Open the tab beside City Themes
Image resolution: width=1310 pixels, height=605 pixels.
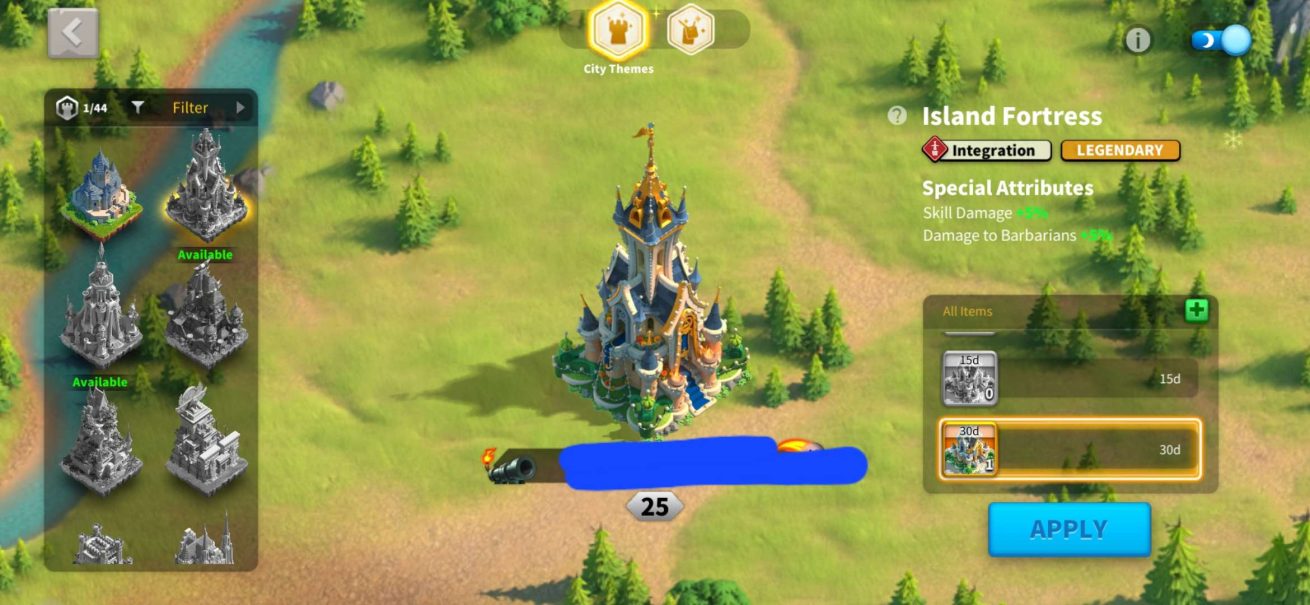[690, 30]
